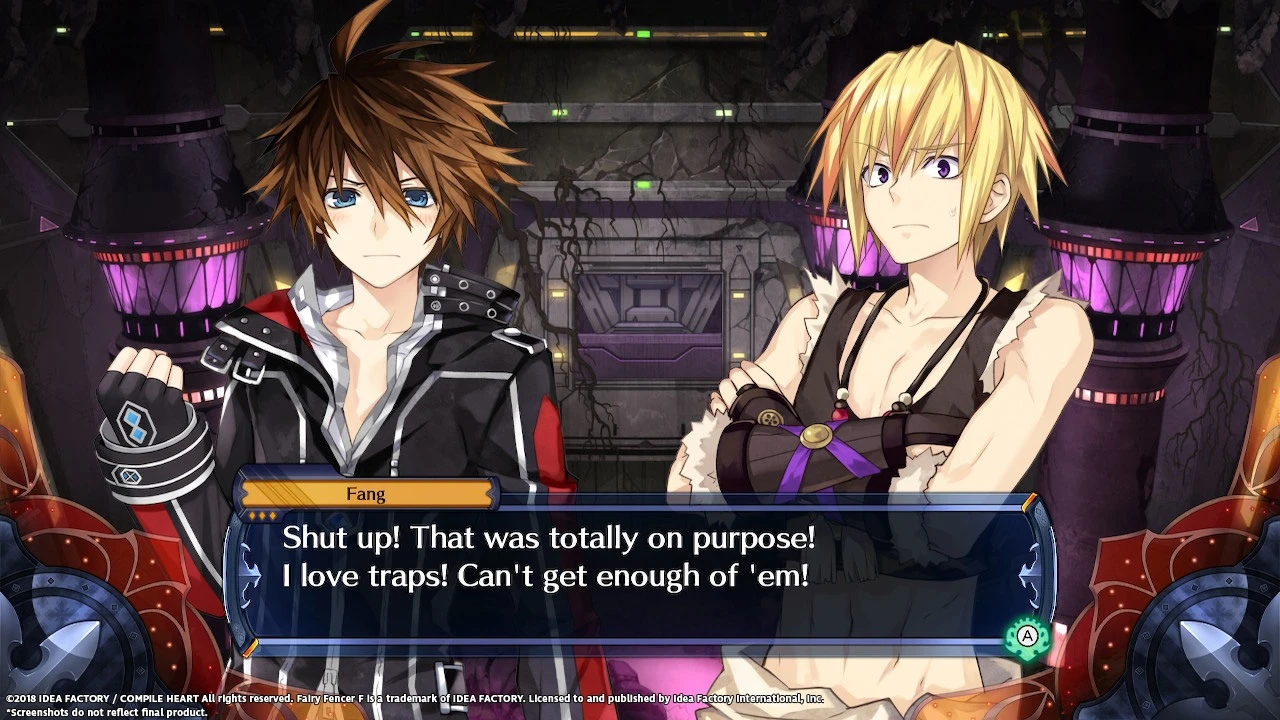Select the Fang name tab above the dialogue
This screenshot has height=720, width=1280.
pyautogui.click(x=367, y=493)
